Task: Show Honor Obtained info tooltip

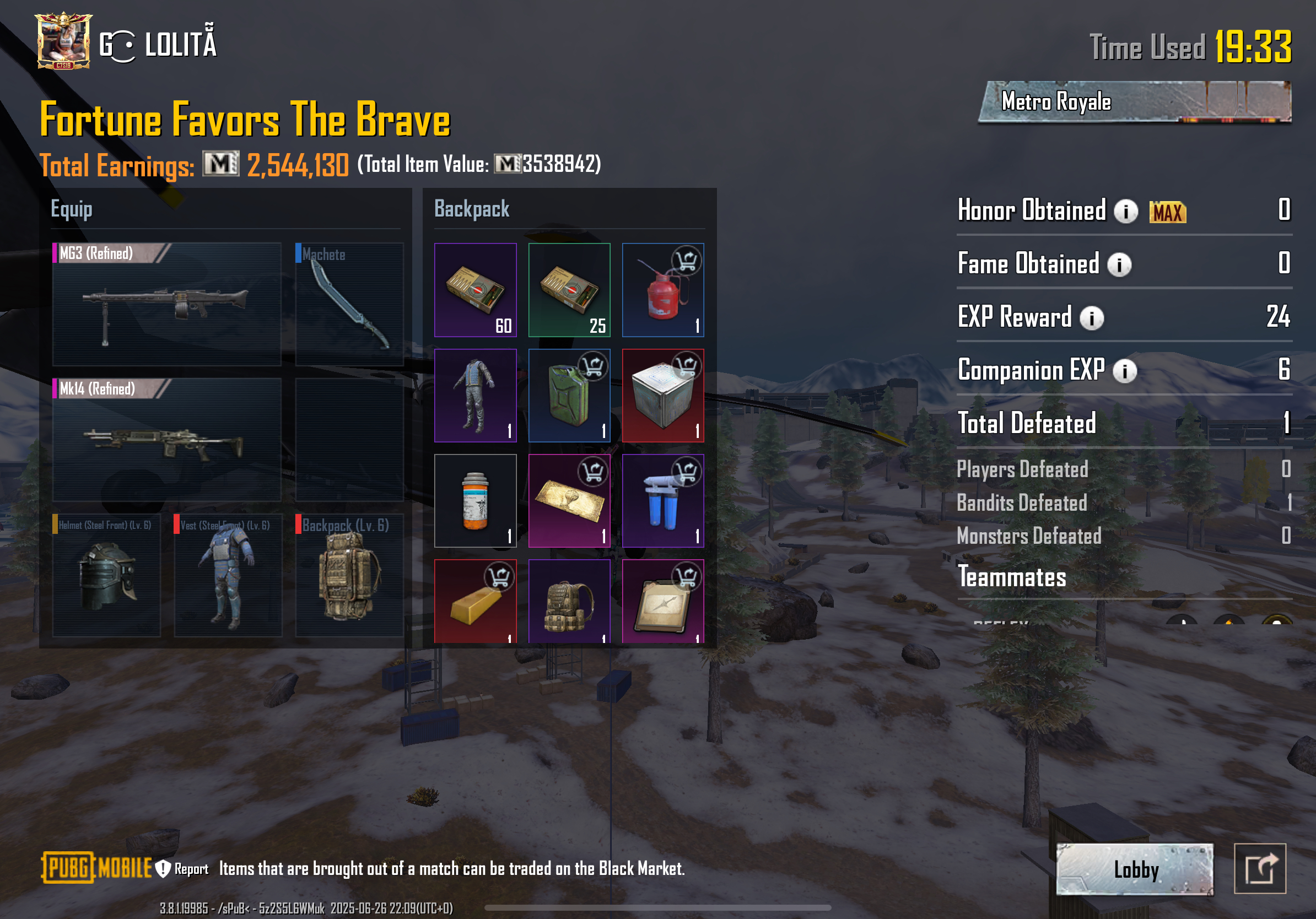Action: point(1125,212)
